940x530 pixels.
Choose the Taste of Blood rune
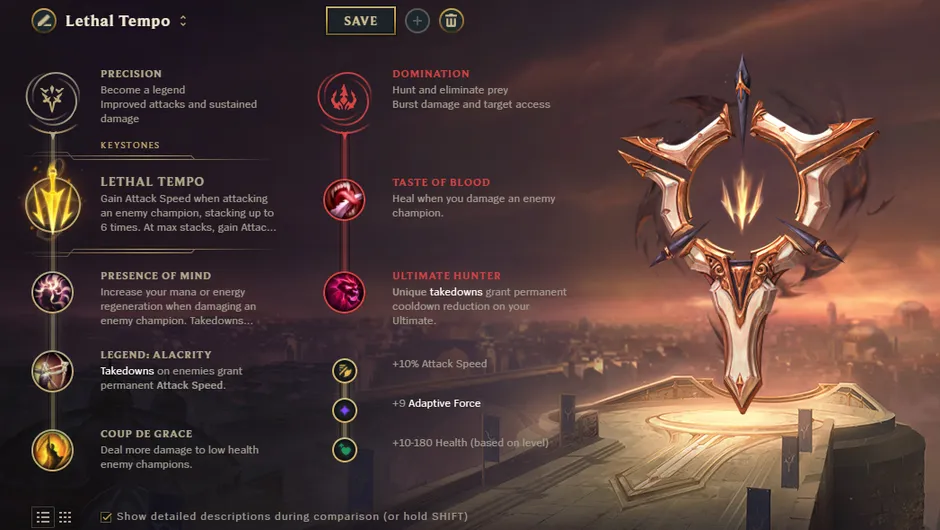[344, 200]
